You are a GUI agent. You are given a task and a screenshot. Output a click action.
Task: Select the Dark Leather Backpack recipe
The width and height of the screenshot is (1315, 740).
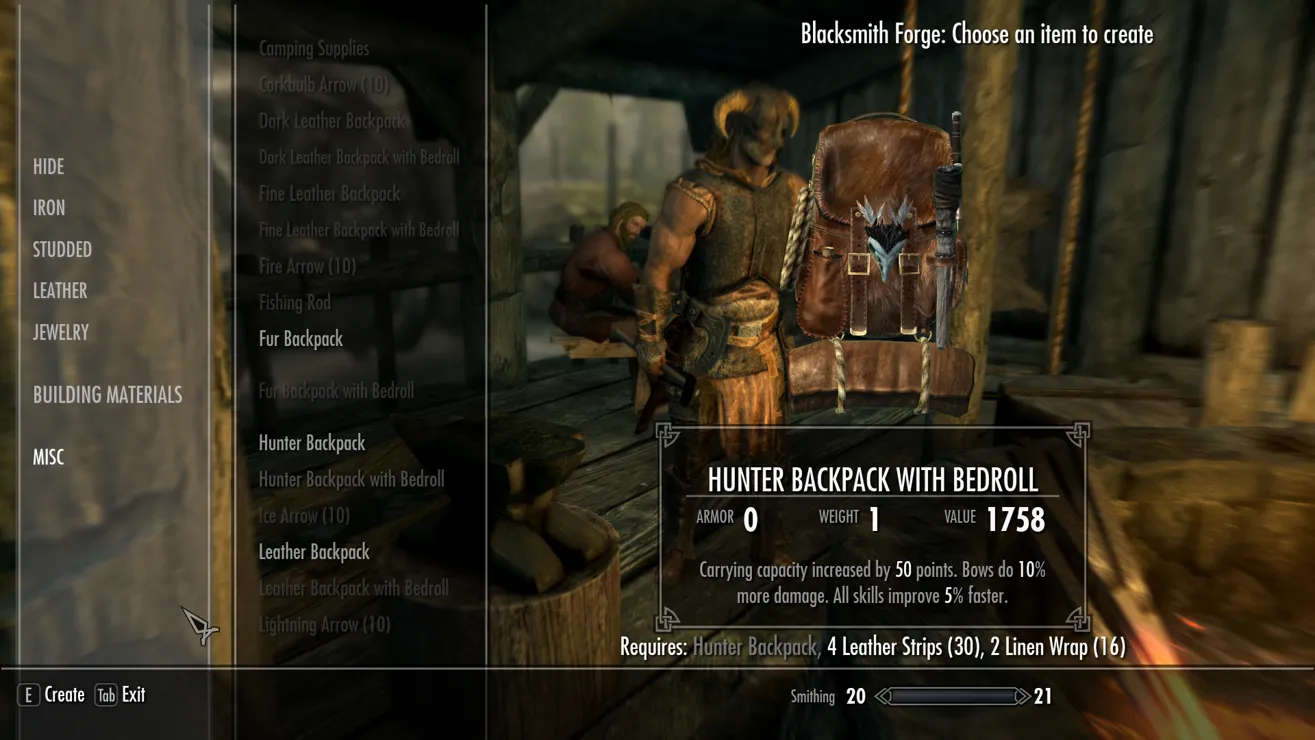pyautogui.click(x=333, y=121)
